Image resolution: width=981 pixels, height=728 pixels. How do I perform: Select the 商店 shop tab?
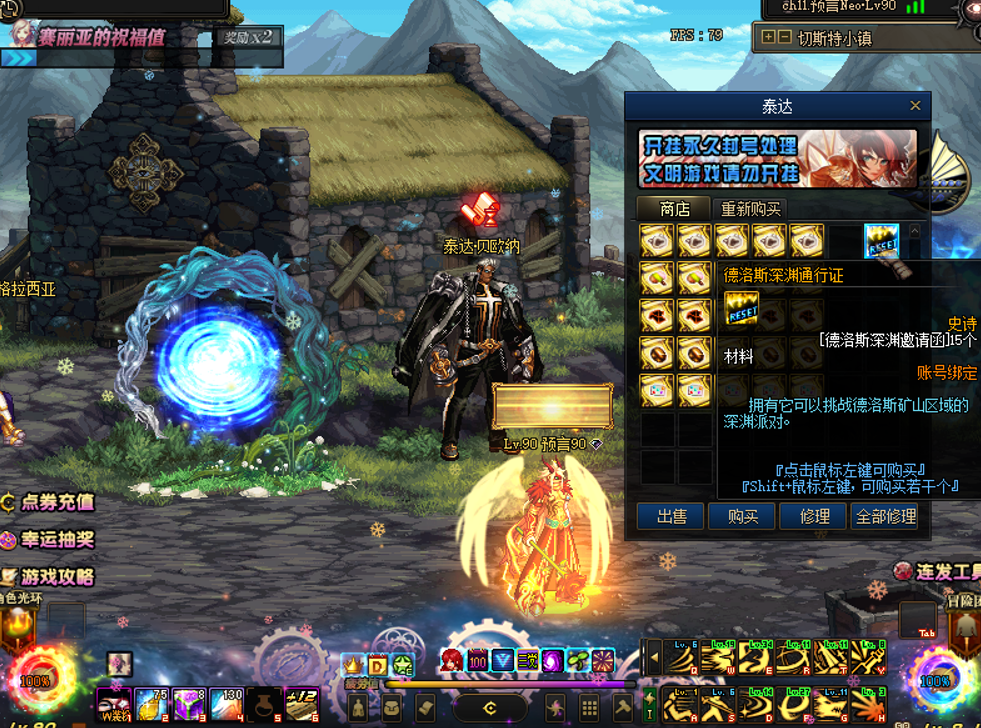tap(675, 209)
